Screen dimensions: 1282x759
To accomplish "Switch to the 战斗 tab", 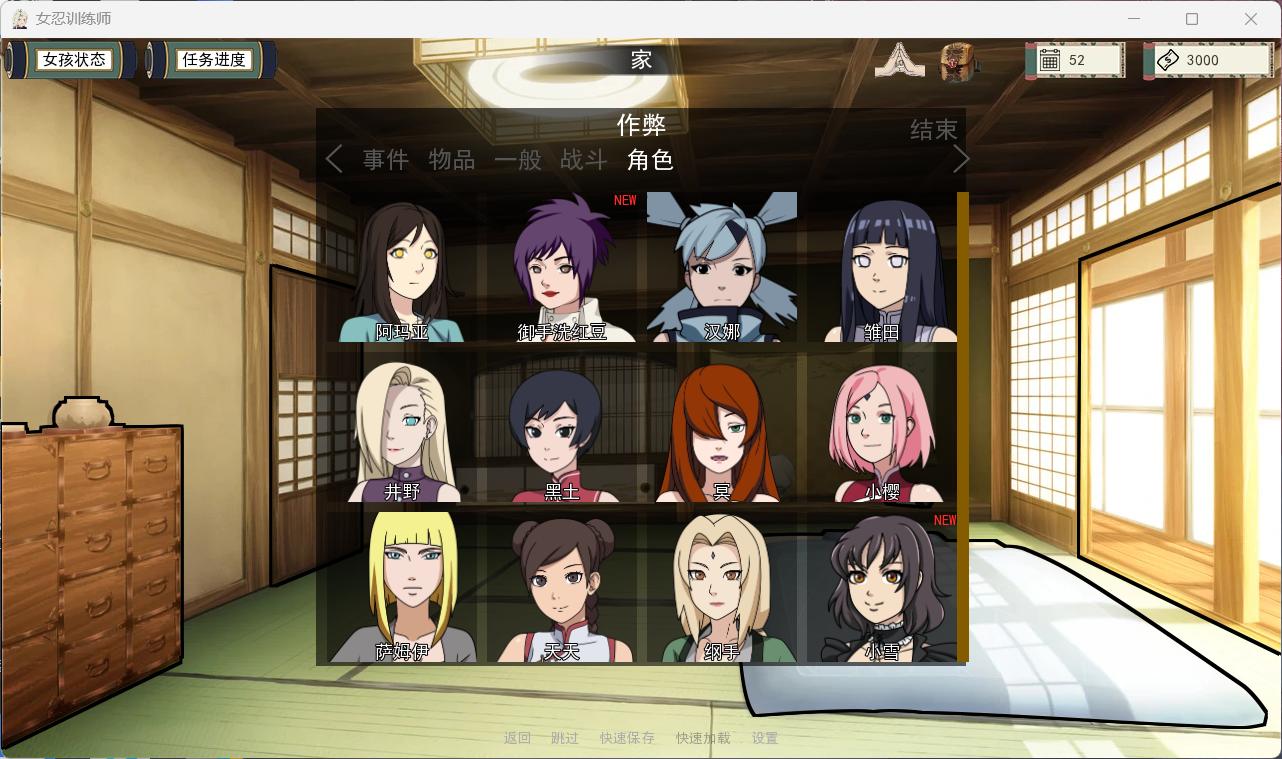I will coord(584,160).
